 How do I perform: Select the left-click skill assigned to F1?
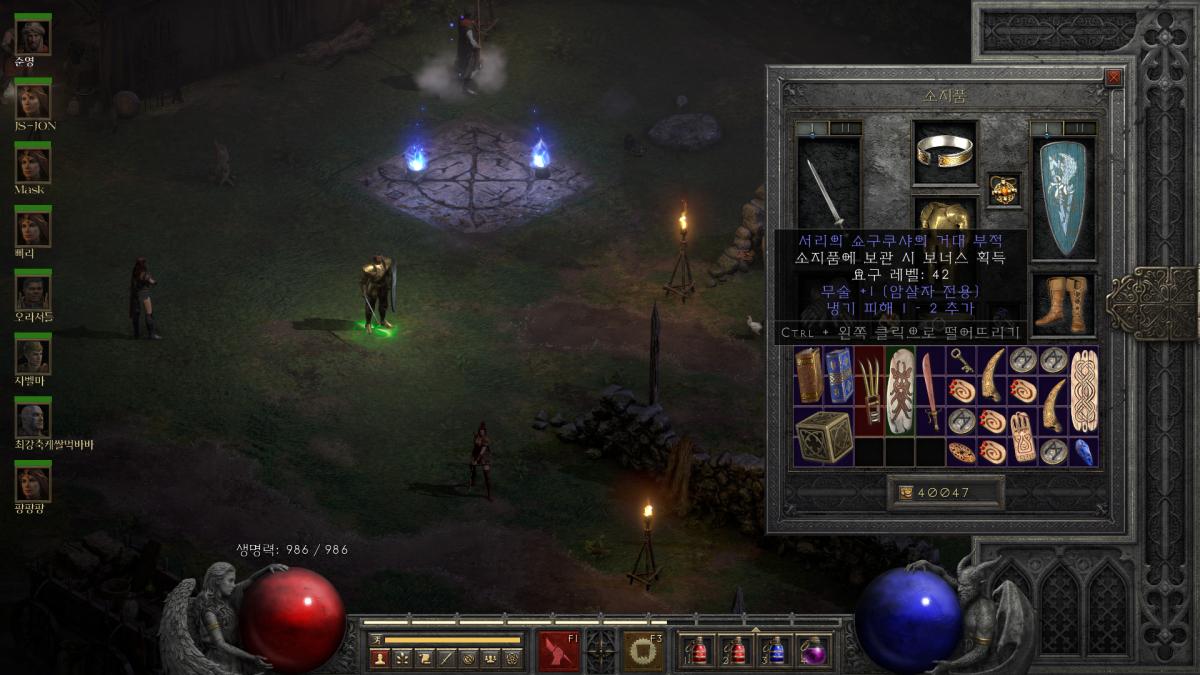click(x=559, y=651)
